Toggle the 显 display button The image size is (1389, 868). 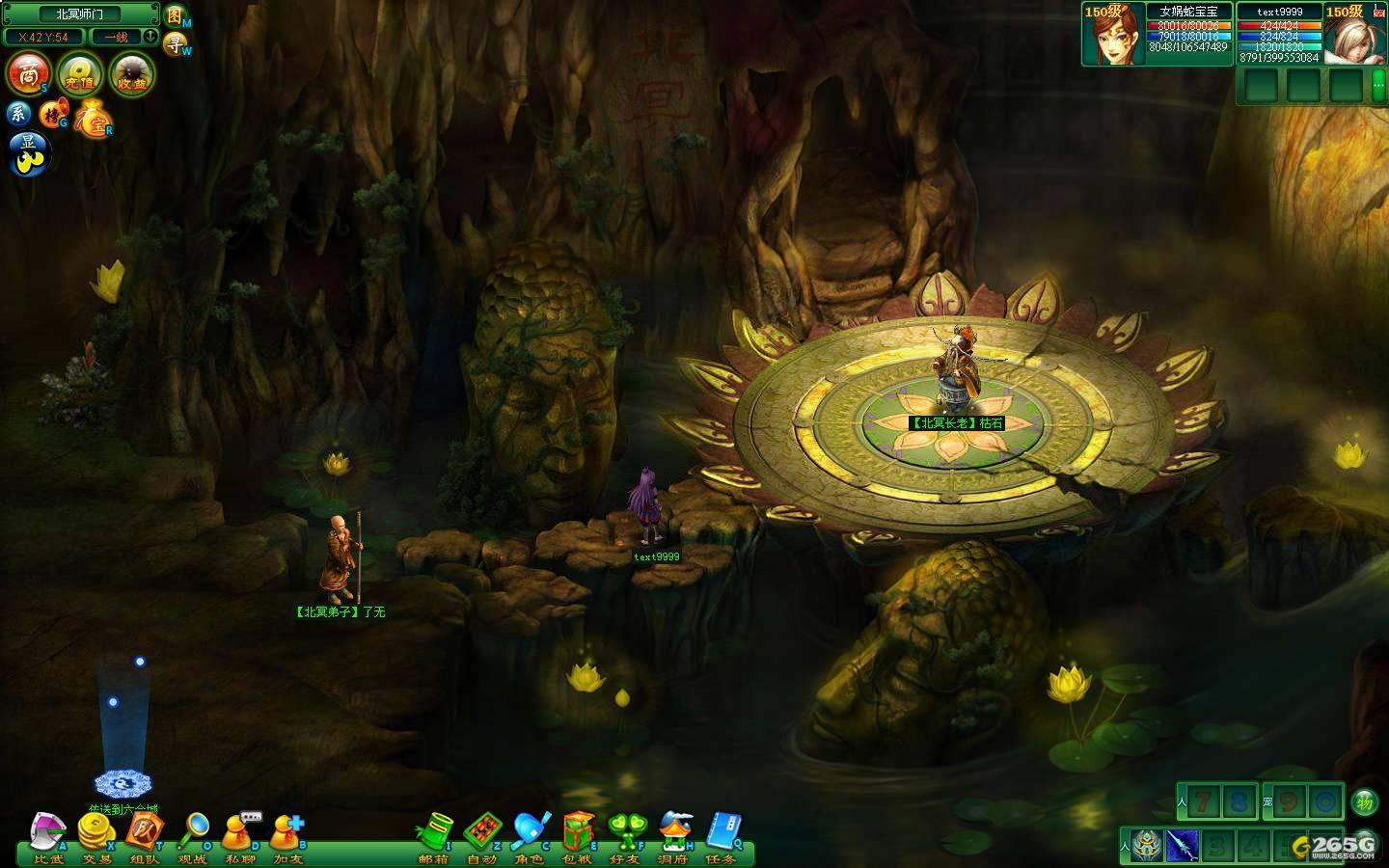(27, 151)
